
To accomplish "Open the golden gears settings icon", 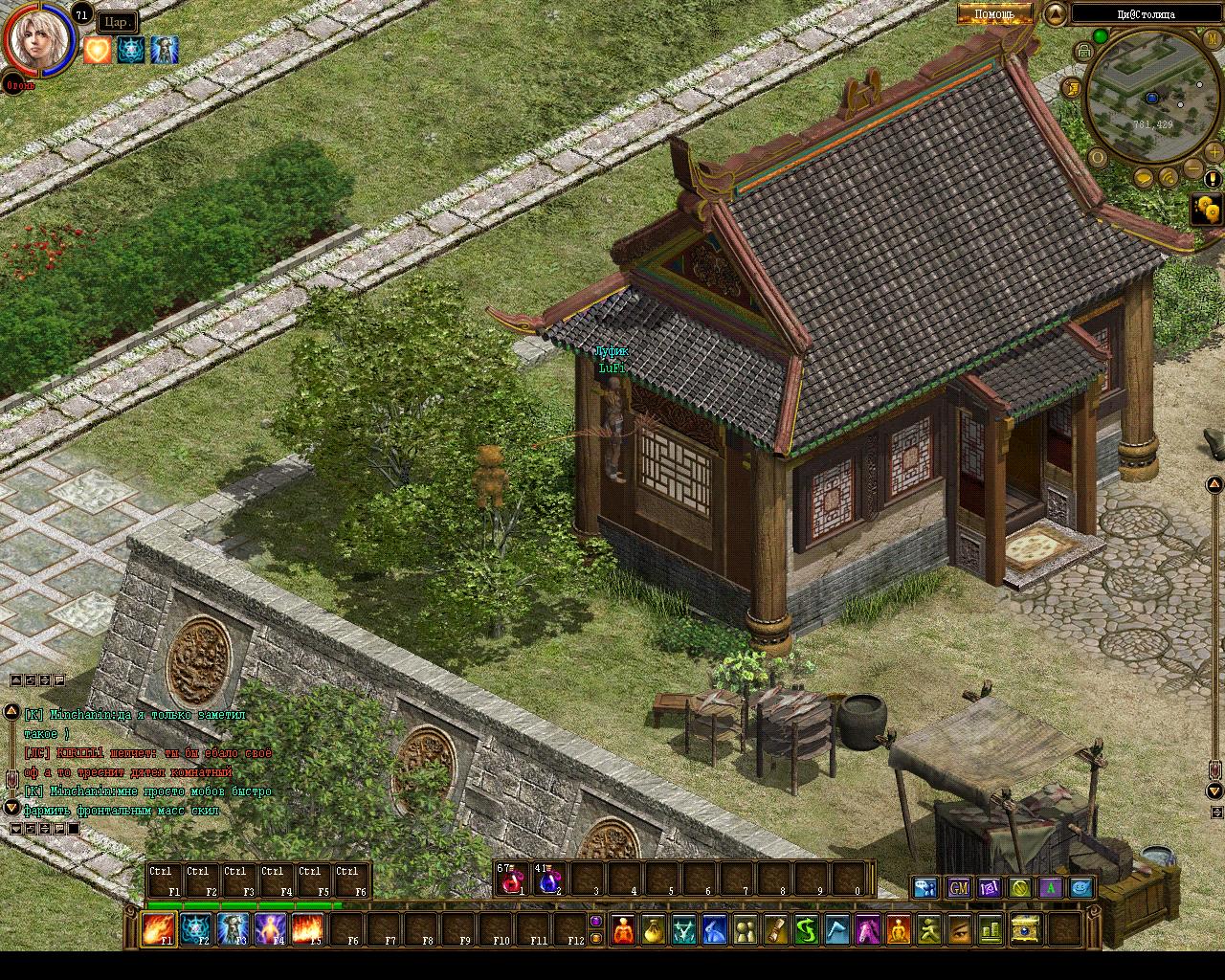I will (x=1208, y=209).
